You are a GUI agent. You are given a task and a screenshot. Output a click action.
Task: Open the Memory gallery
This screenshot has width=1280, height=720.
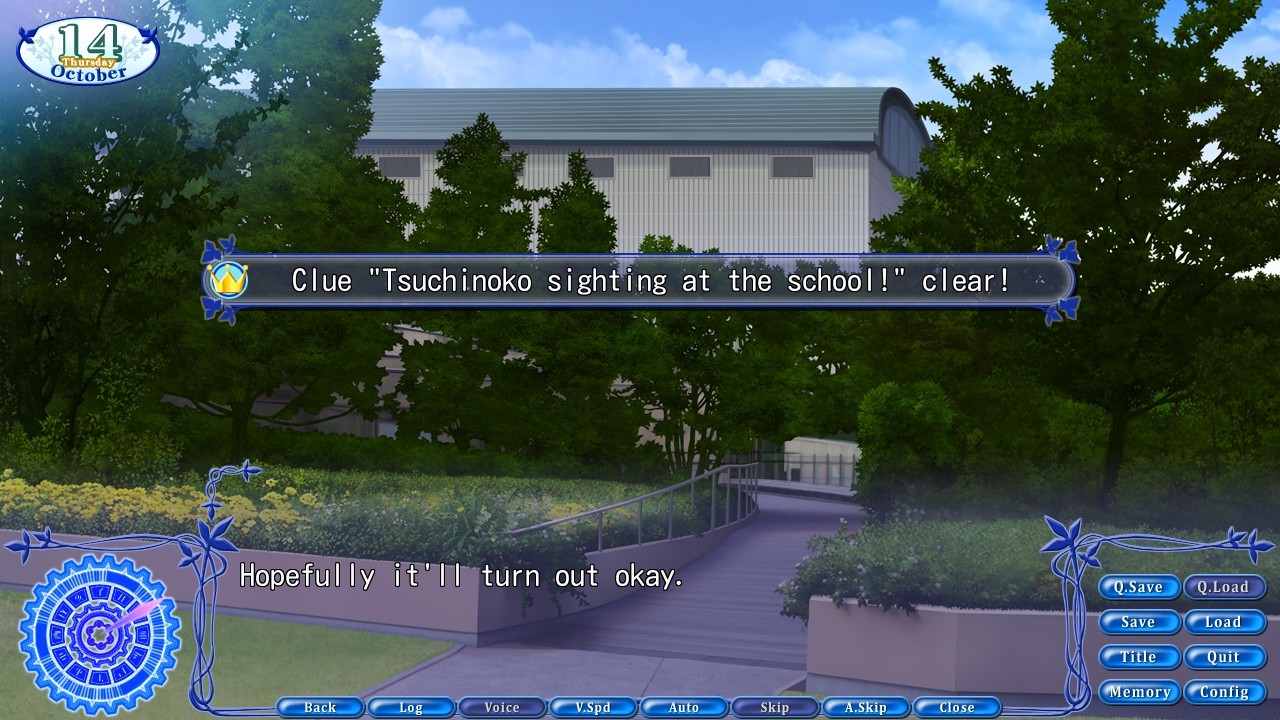click(x=1140, y=691)
